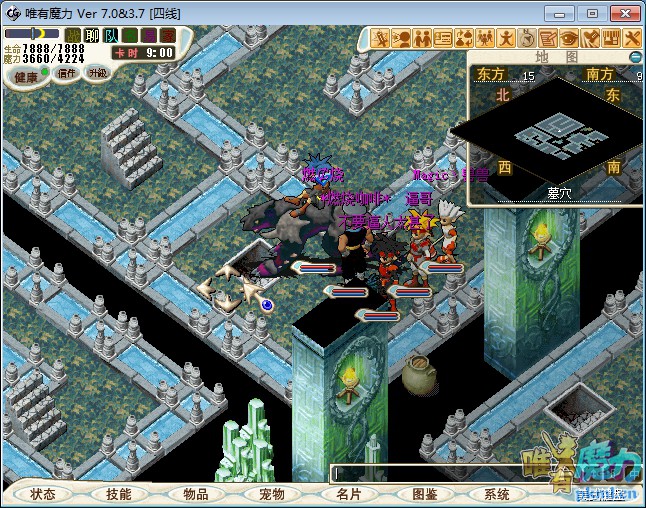Screen dimensions: 646x508
Task: Open the 系统 system menu
Action: tap(497, 494)
